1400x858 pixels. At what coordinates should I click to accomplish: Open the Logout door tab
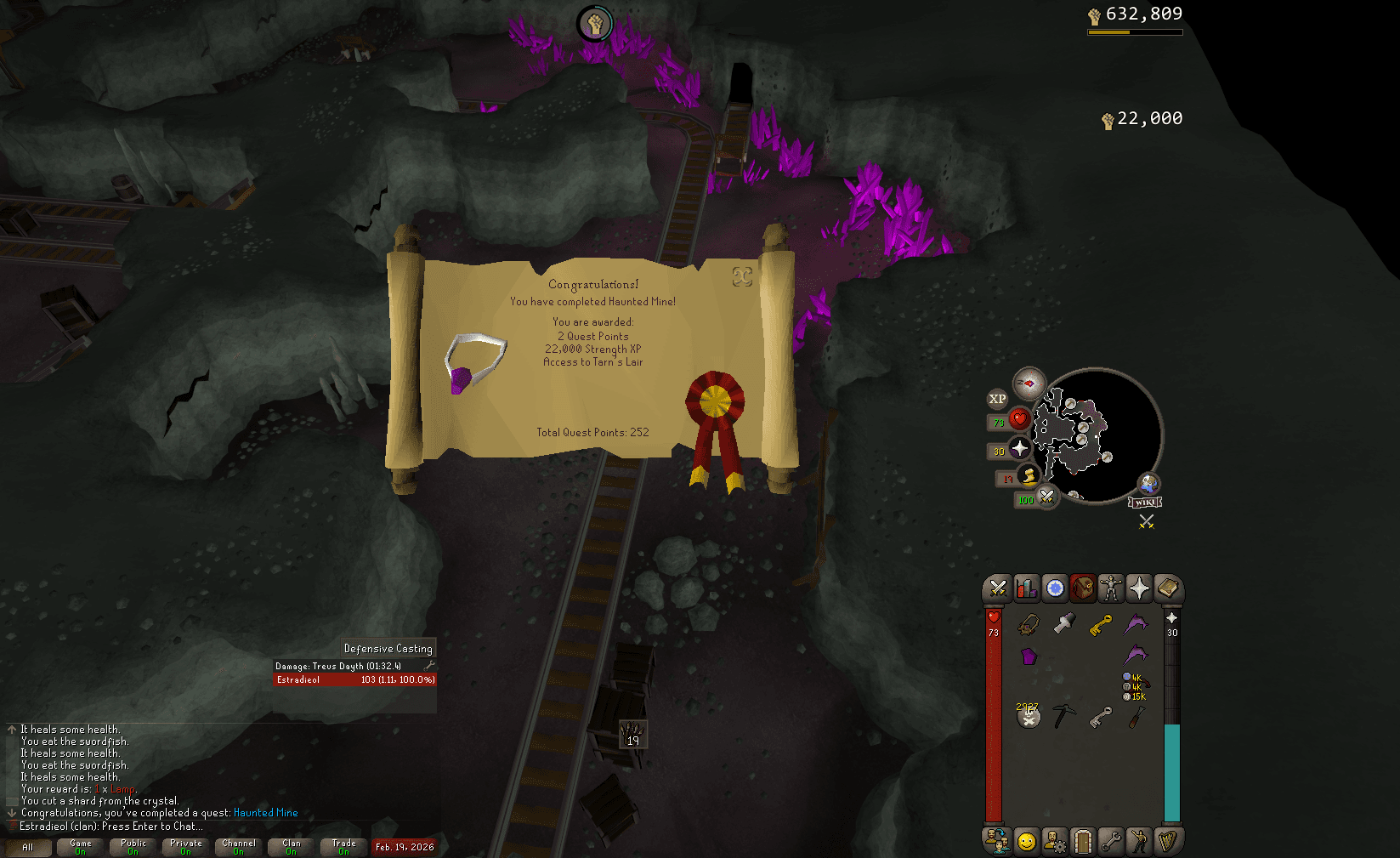pos(1082,841)
